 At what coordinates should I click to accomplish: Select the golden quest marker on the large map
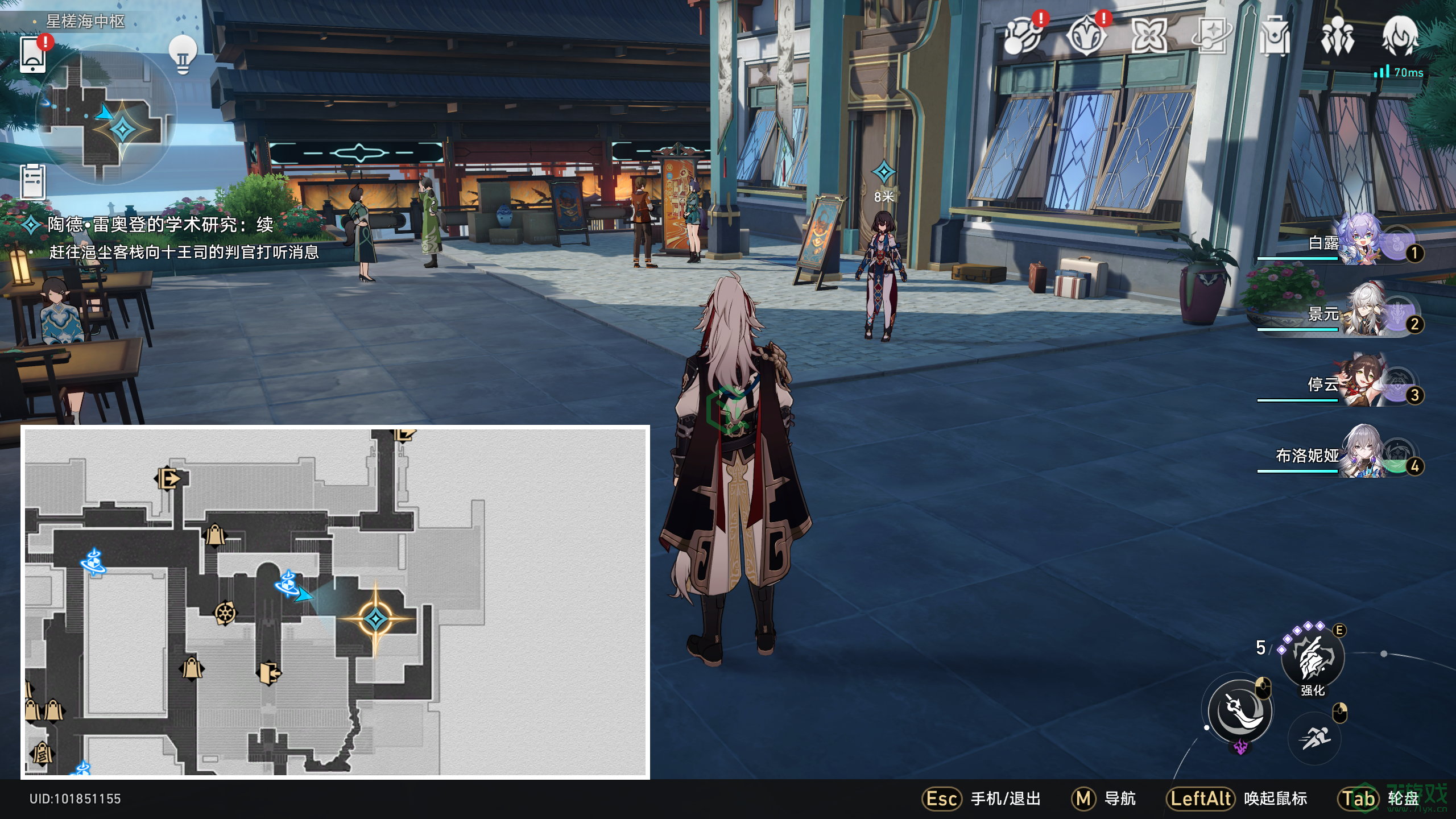point(375,618)
